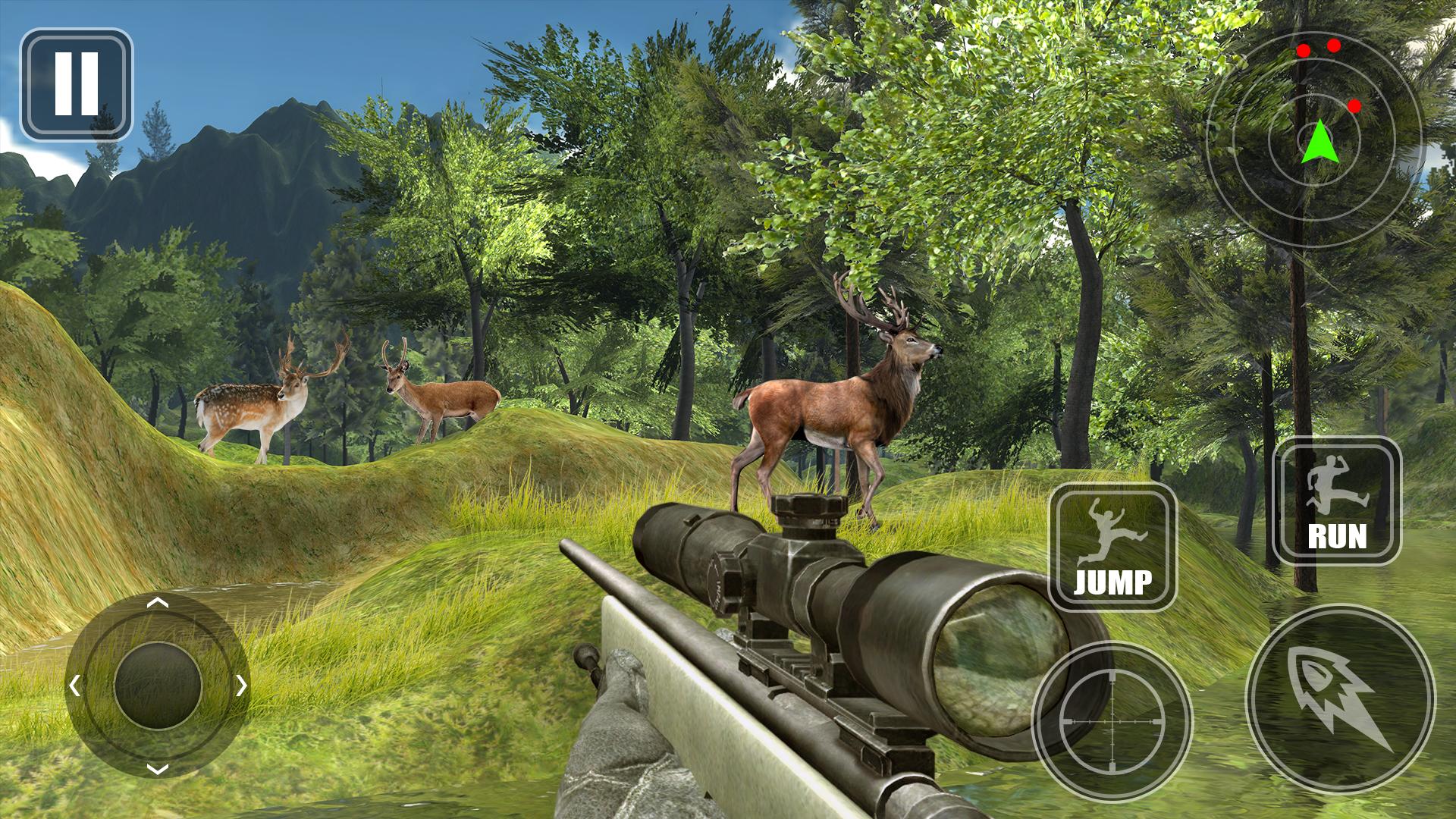Click the red dot at radar's right edge
This screenshot has height=819, width=1456.
pos(1356,105)
